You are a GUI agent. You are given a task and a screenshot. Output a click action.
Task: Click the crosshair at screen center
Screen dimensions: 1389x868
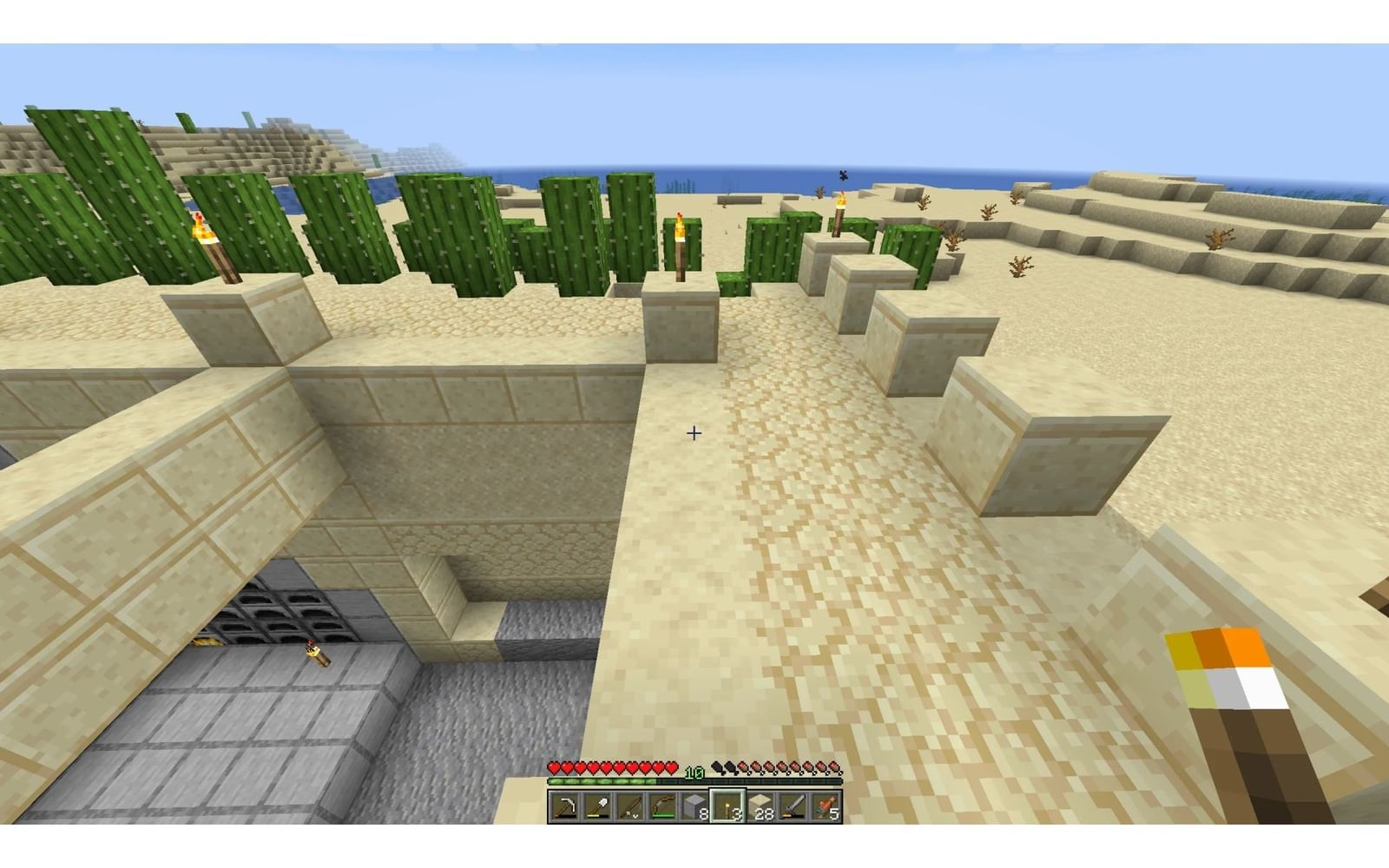694,434
